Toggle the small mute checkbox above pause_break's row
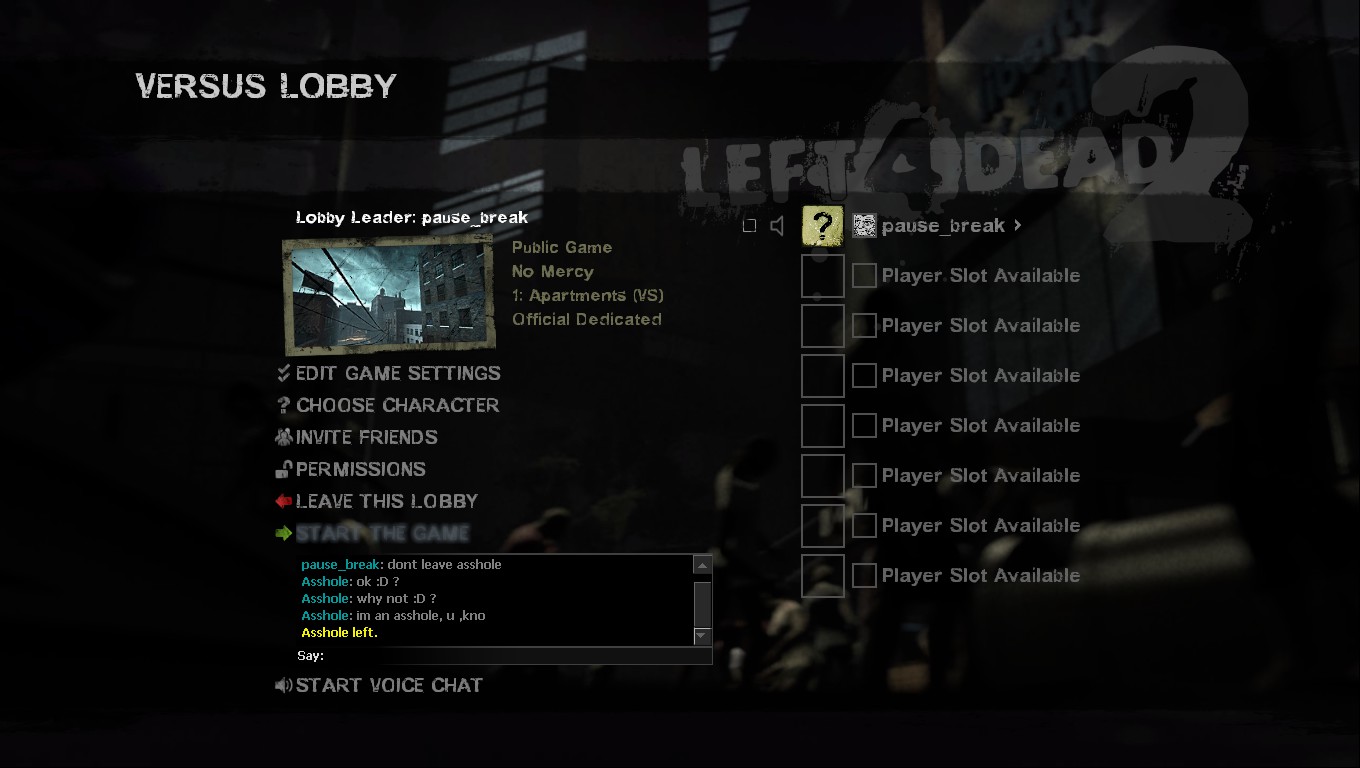This screenshot has height=768, width=1360. pos(750,225)
